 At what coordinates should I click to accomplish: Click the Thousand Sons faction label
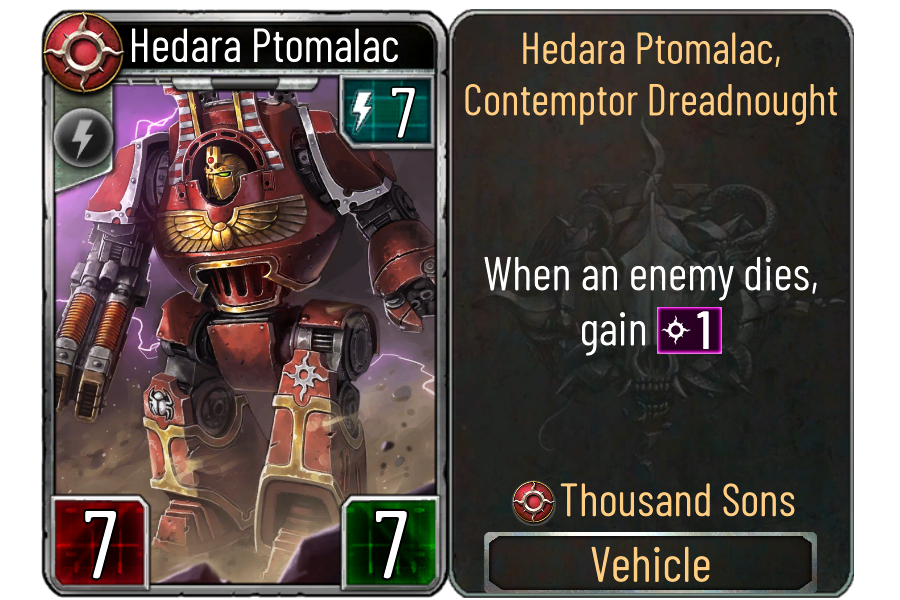coord(654,502)
